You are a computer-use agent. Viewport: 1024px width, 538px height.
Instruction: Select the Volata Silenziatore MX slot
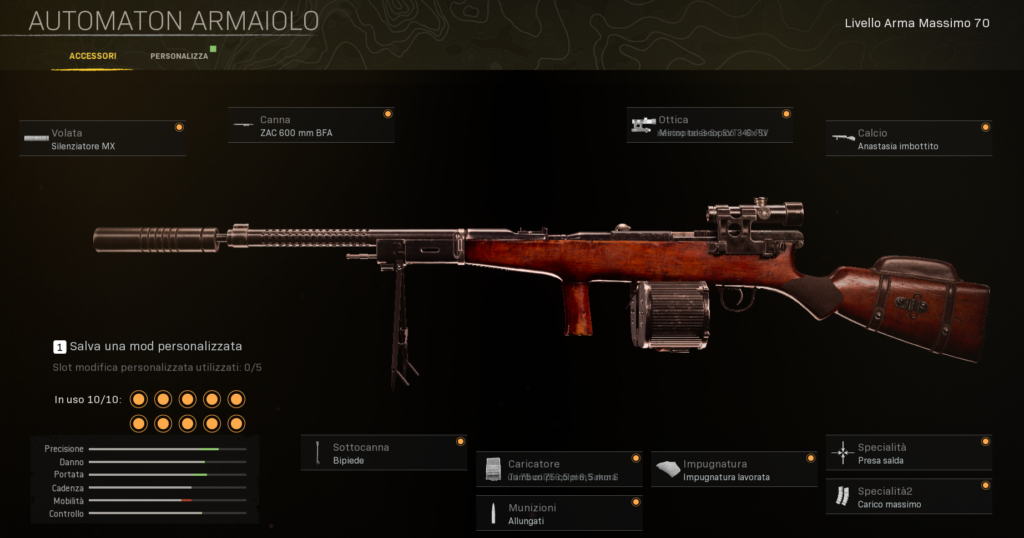pyautogui.click(x=102, y=139)
